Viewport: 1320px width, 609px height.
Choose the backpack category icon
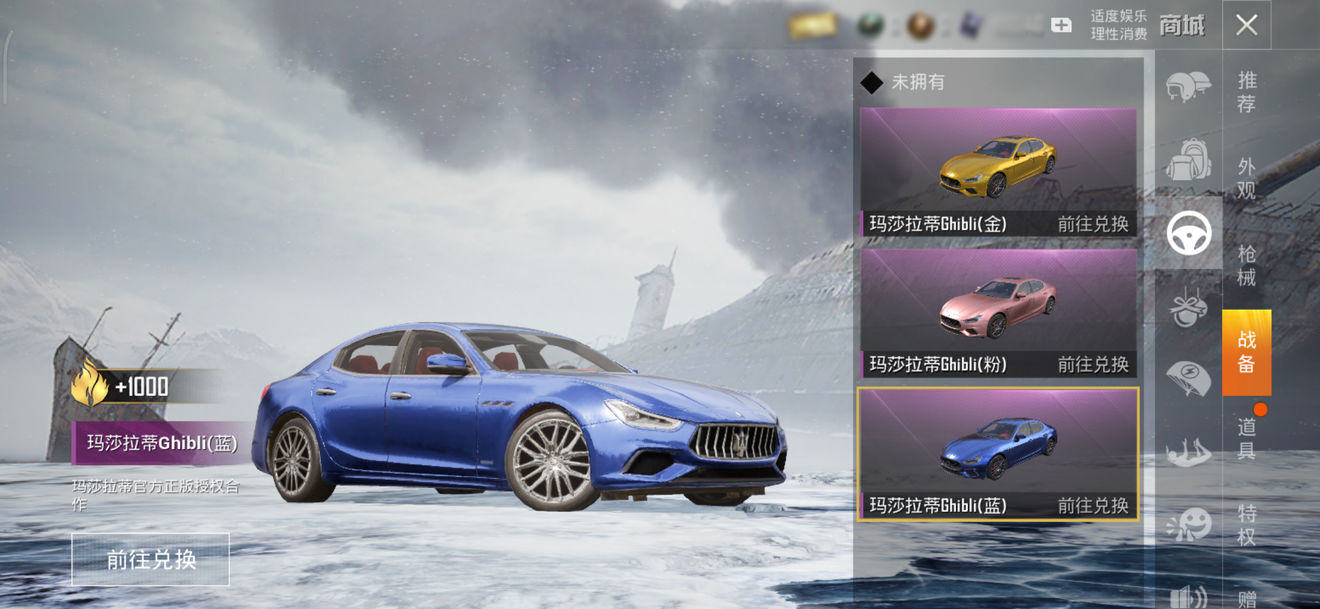coord(1188,160)
